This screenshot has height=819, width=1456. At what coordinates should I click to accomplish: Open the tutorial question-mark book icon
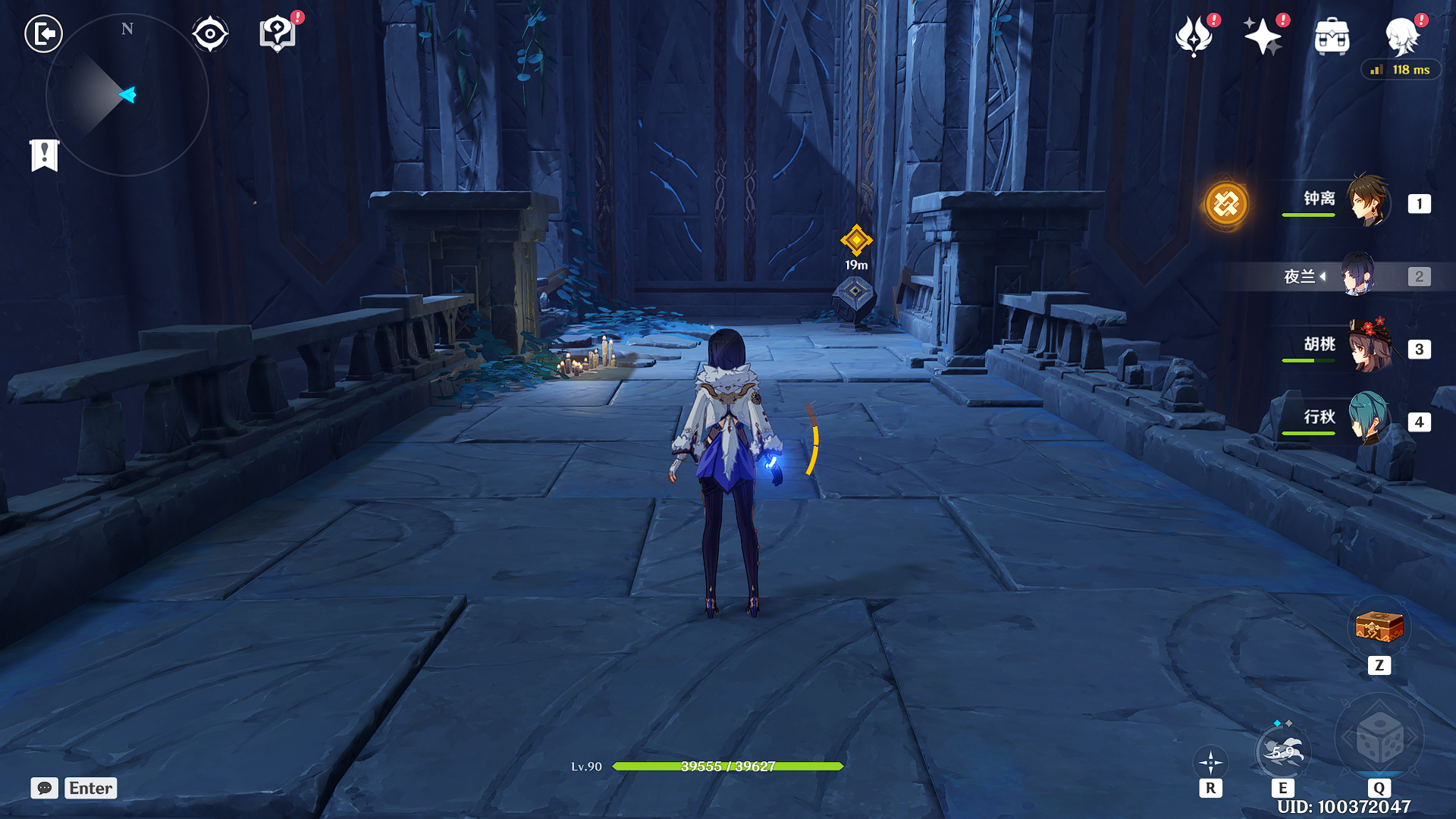tap(278, 34)
